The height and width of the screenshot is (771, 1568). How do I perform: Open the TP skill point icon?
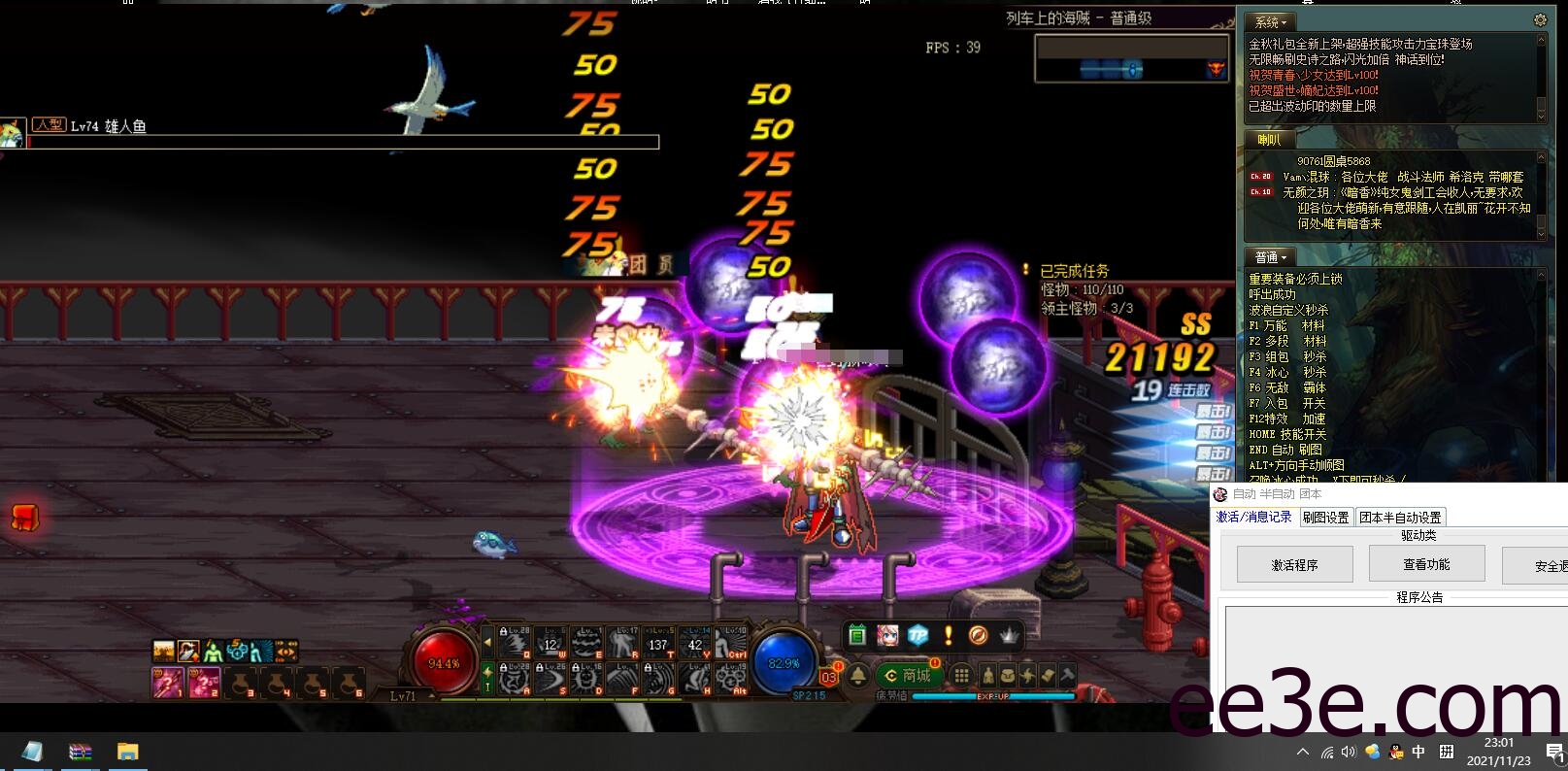point(917,636)
